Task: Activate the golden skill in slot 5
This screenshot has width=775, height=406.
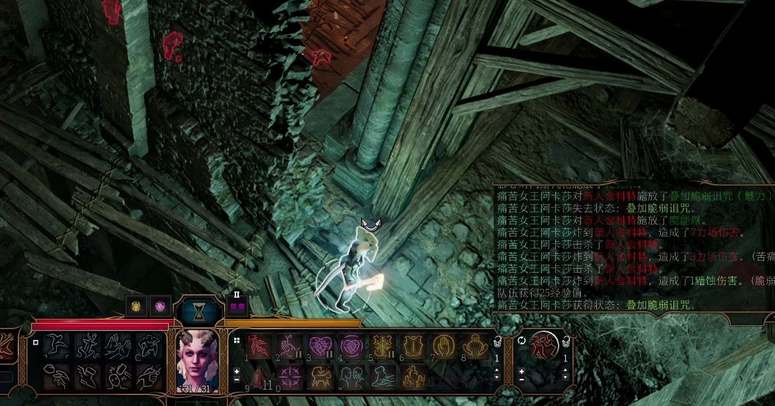Action: click(380, 346)
